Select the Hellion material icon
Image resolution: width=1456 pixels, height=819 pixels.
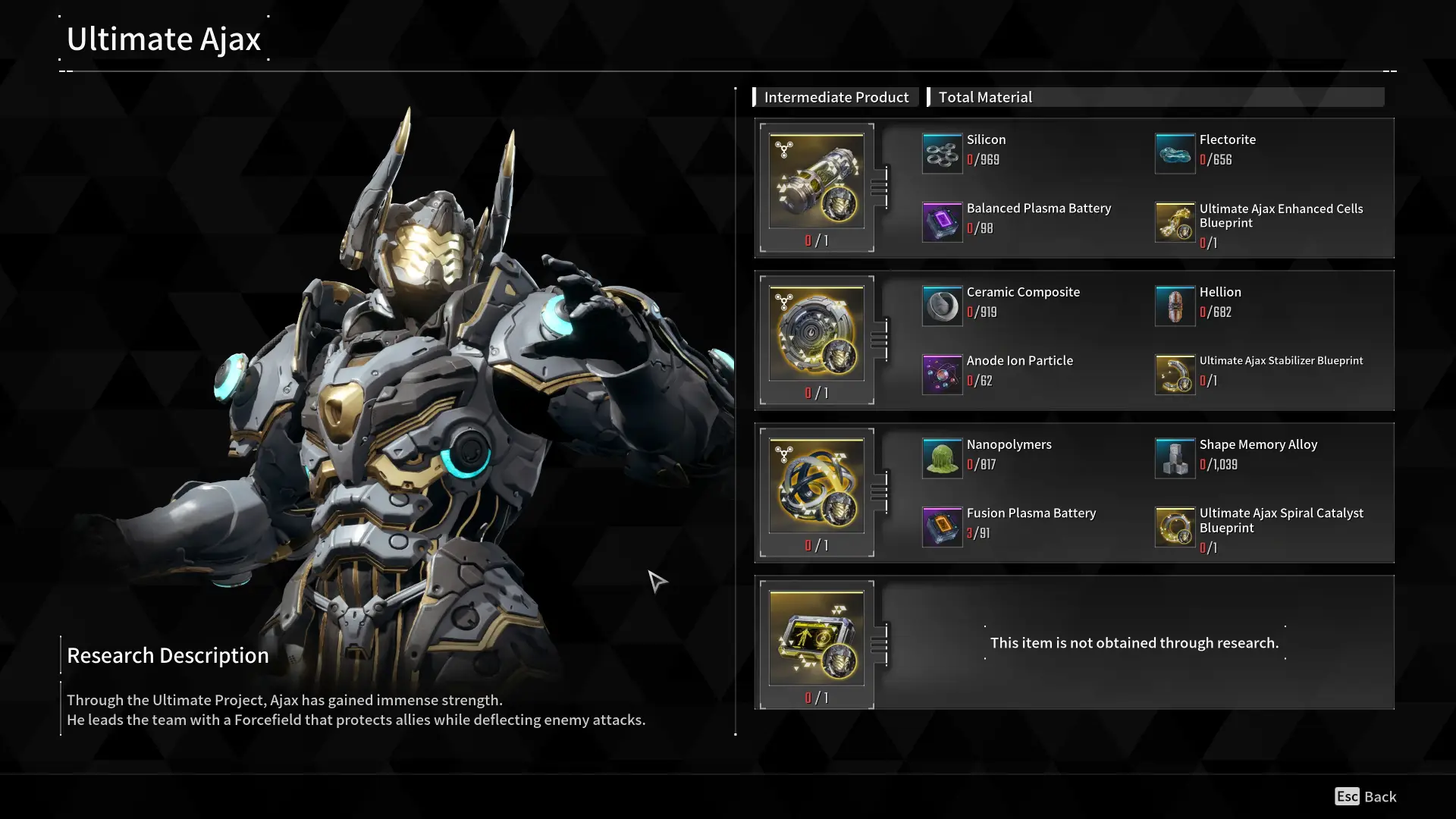tap(1175, 306)
